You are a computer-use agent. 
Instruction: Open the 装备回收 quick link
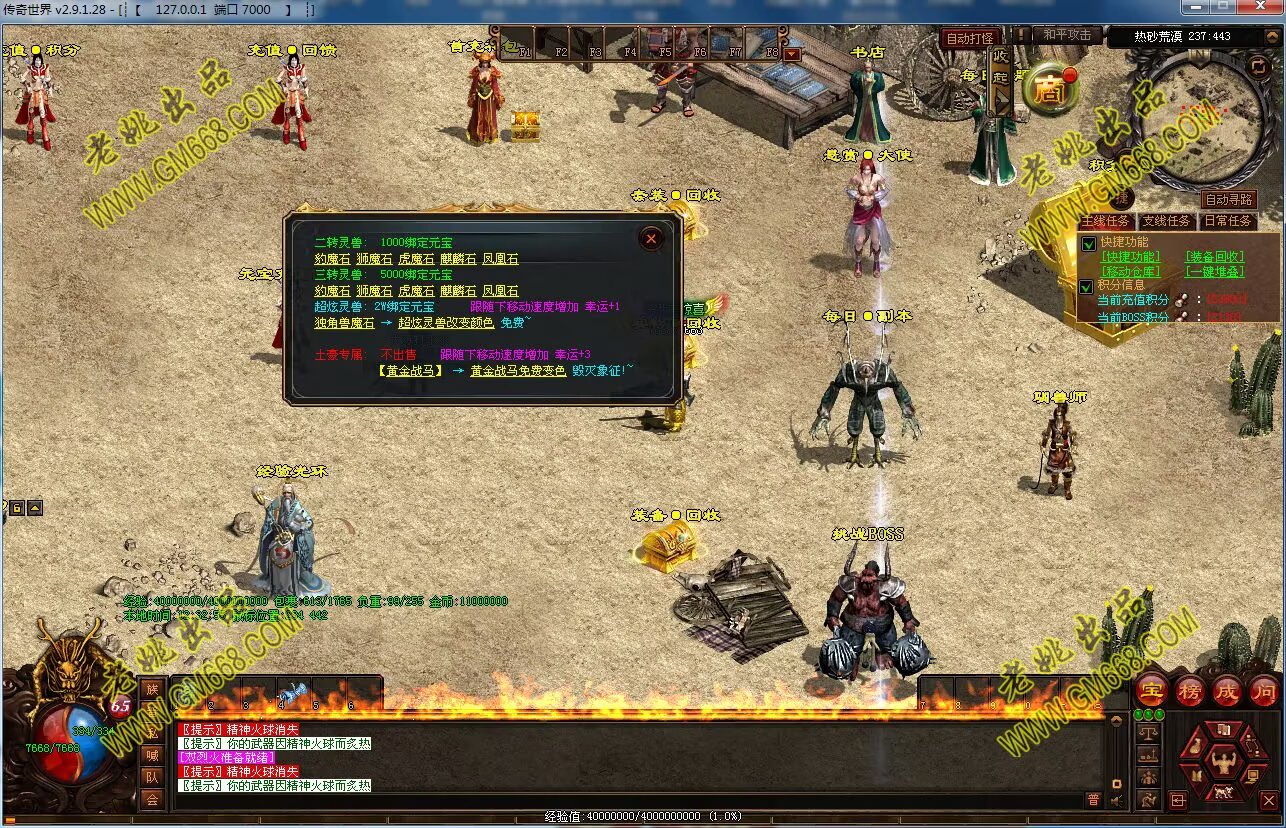click(x=1214, y=257)
